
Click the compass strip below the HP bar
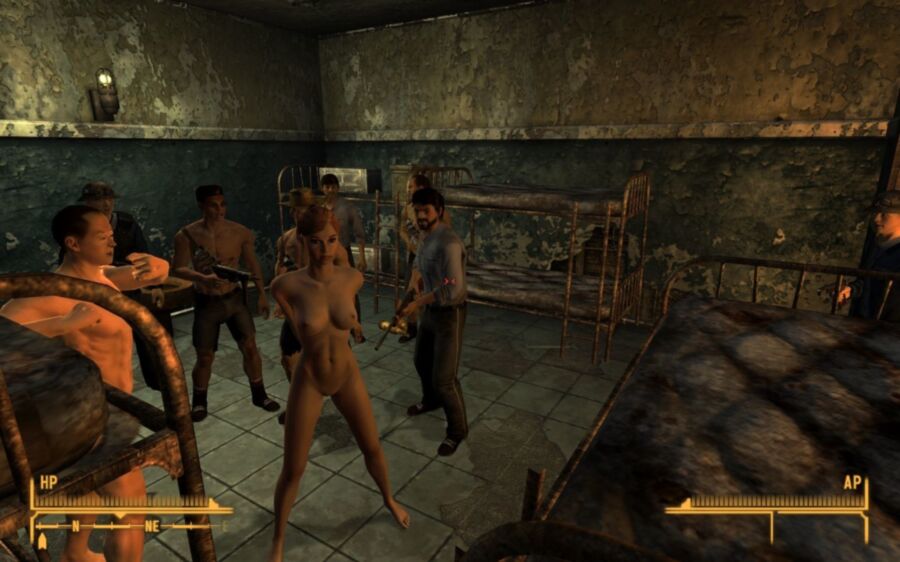point(130,524)
